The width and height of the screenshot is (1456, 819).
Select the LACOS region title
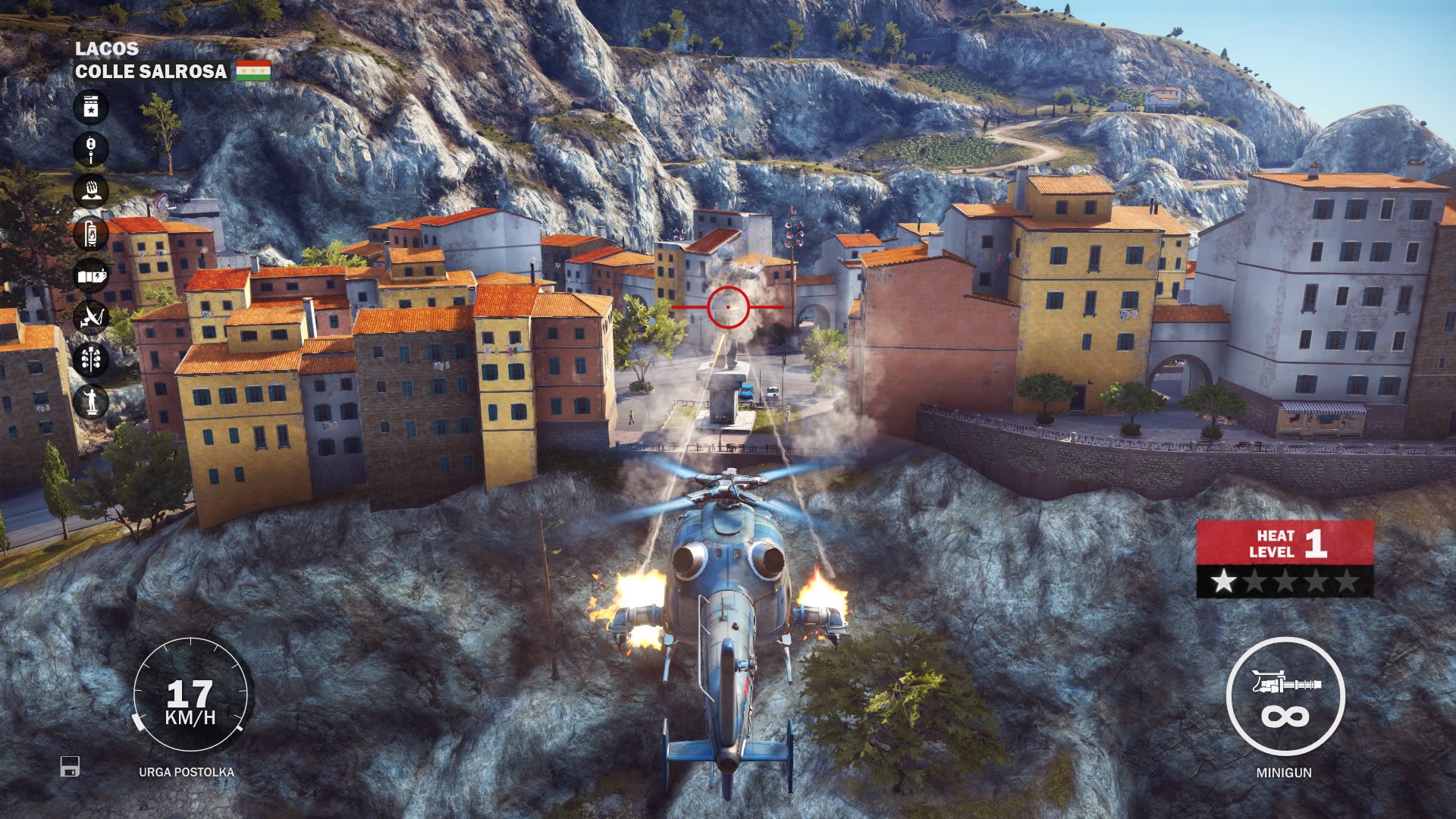point(106,50)
